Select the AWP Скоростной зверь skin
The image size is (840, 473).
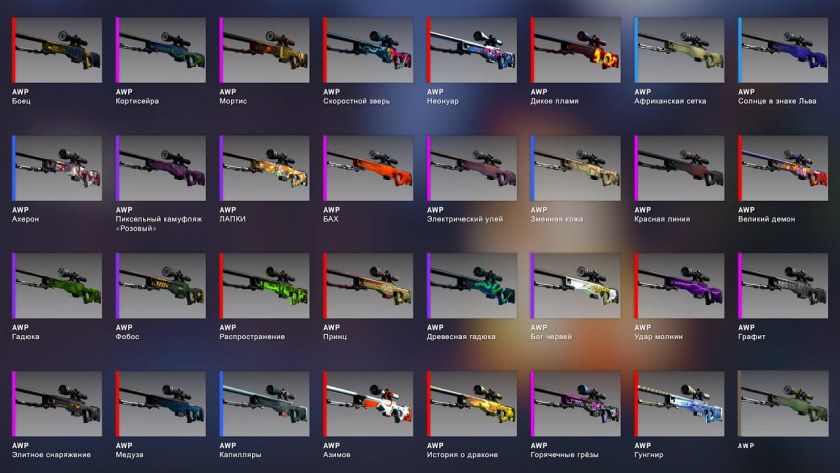(x=368, y=50)
